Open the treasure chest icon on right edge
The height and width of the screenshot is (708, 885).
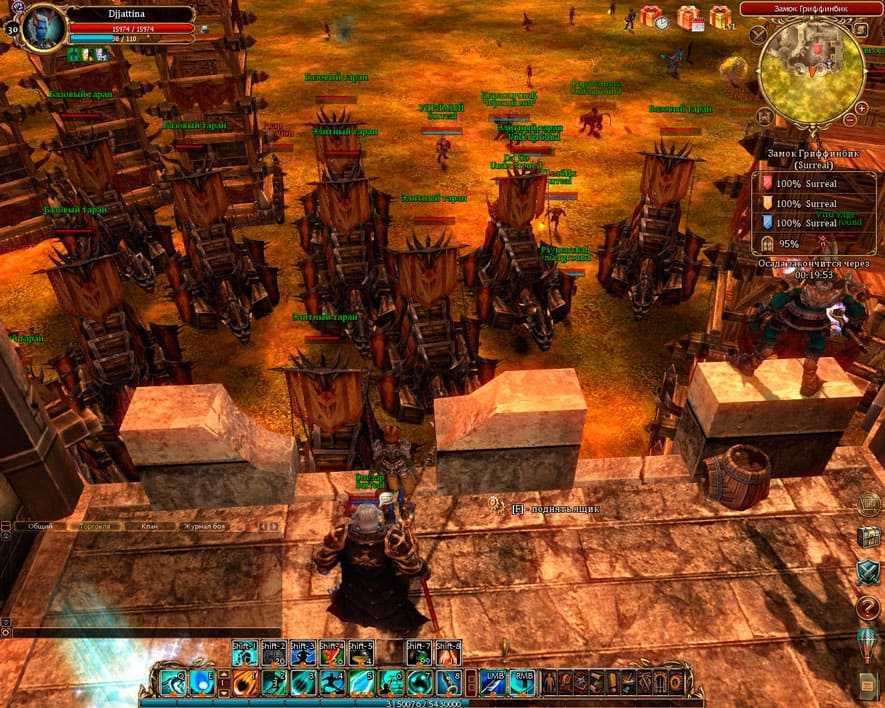tap(866, 536)
